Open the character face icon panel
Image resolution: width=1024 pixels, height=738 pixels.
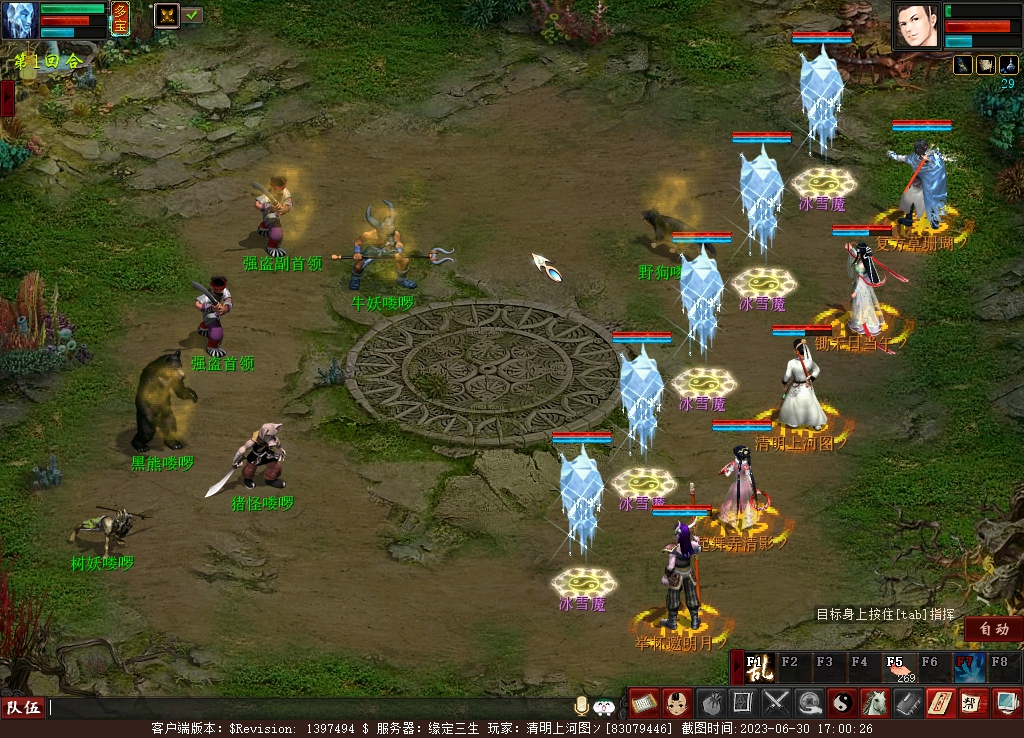coord(677,703)
